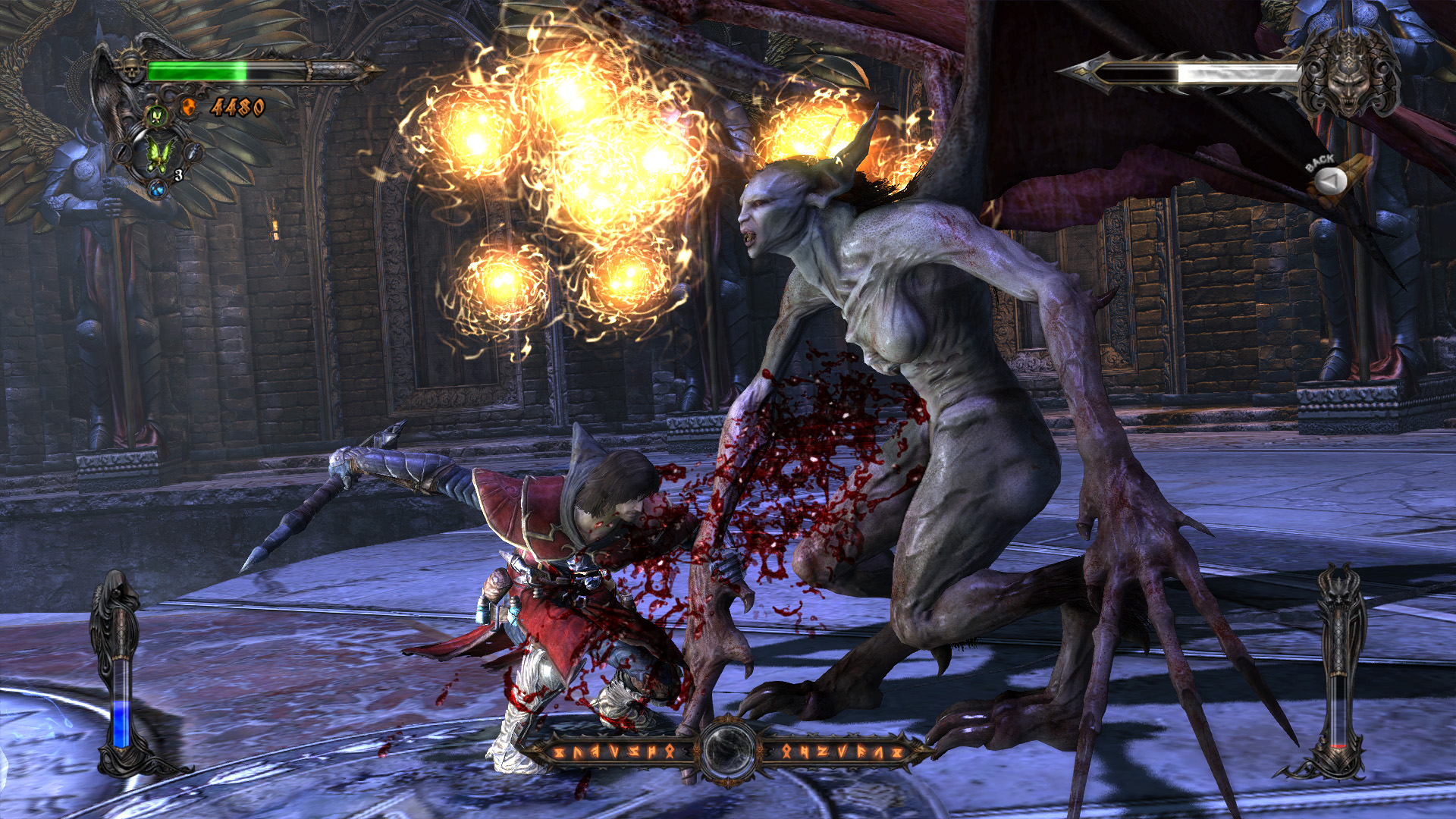The image size is (1456, 819).
Task: Click the focus orb between the rune bars
Action: click(729, 749)
